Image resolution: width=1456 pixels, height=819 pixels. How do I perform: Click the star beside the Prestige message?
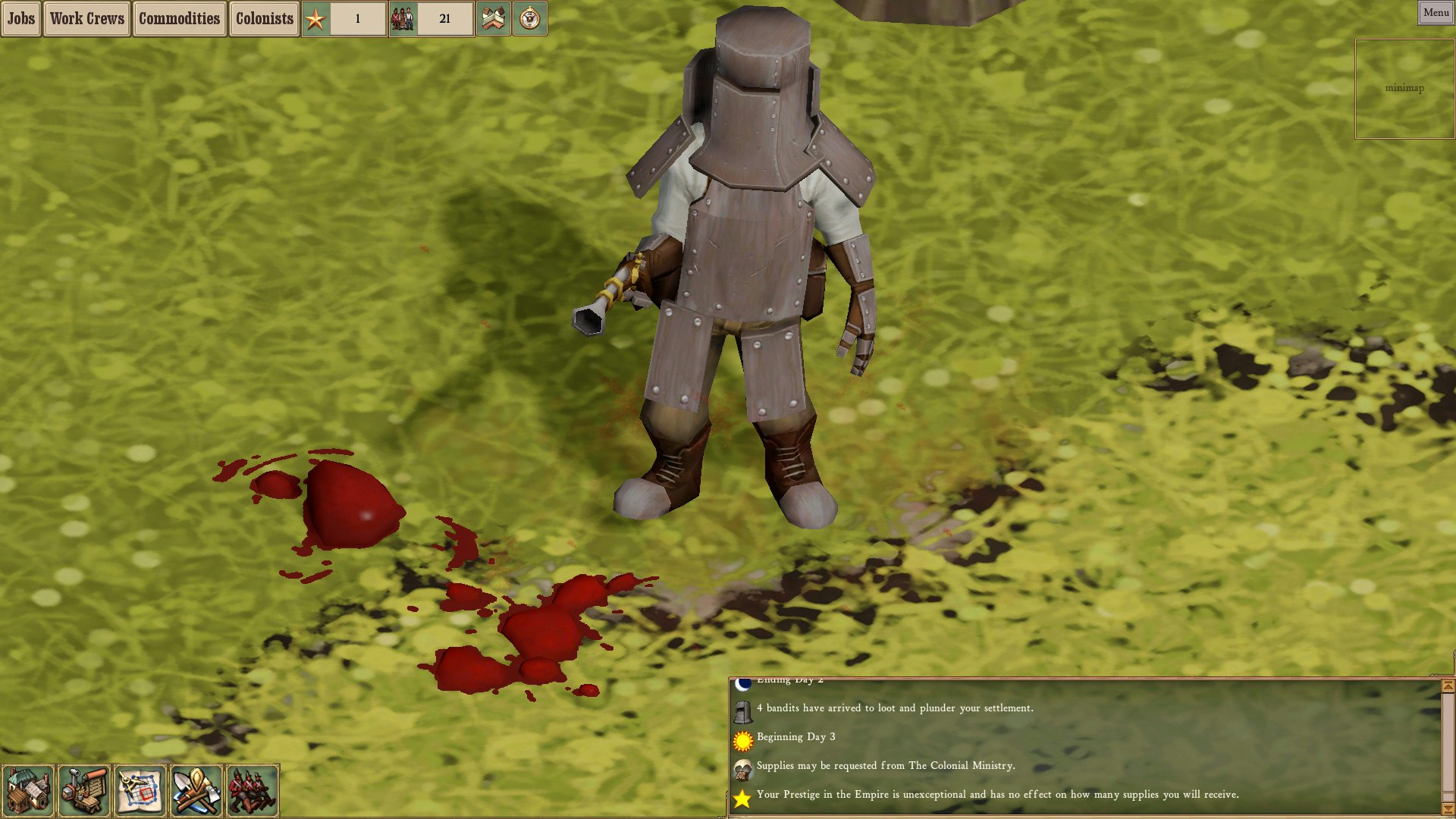[741, 797]
